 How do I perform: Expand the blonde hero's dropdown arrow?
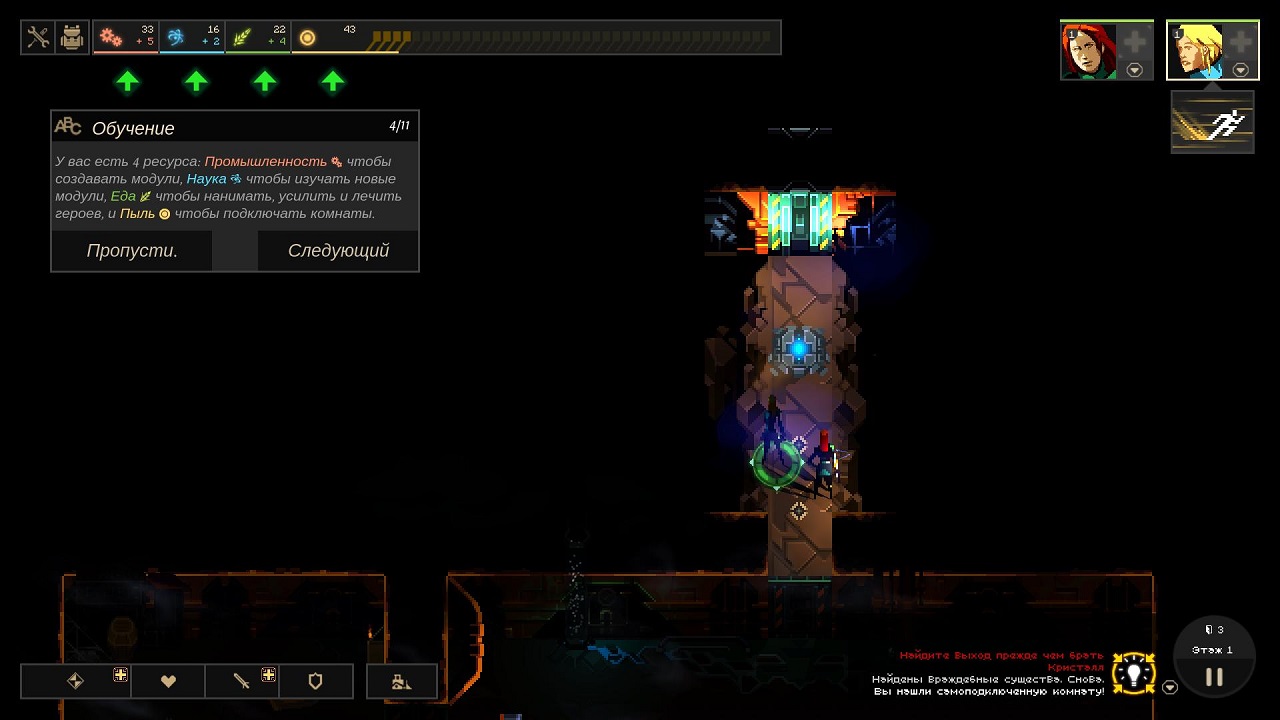pos(1240,70)
